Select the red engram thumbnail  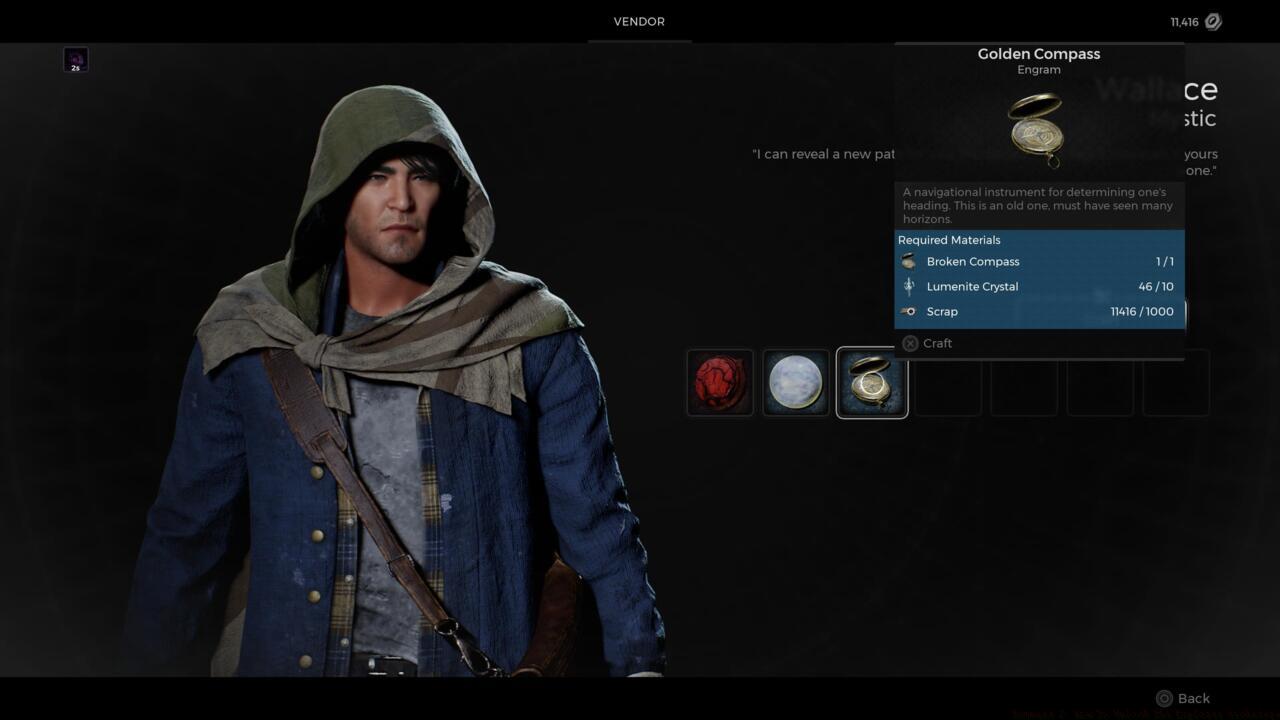(719, 382)
